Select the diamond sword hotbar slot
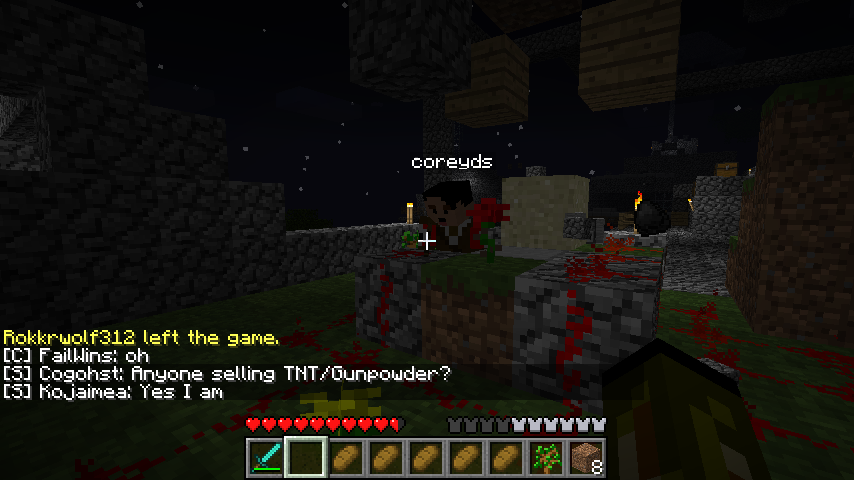This screenshot has height=480, width=854. (265, 457)
